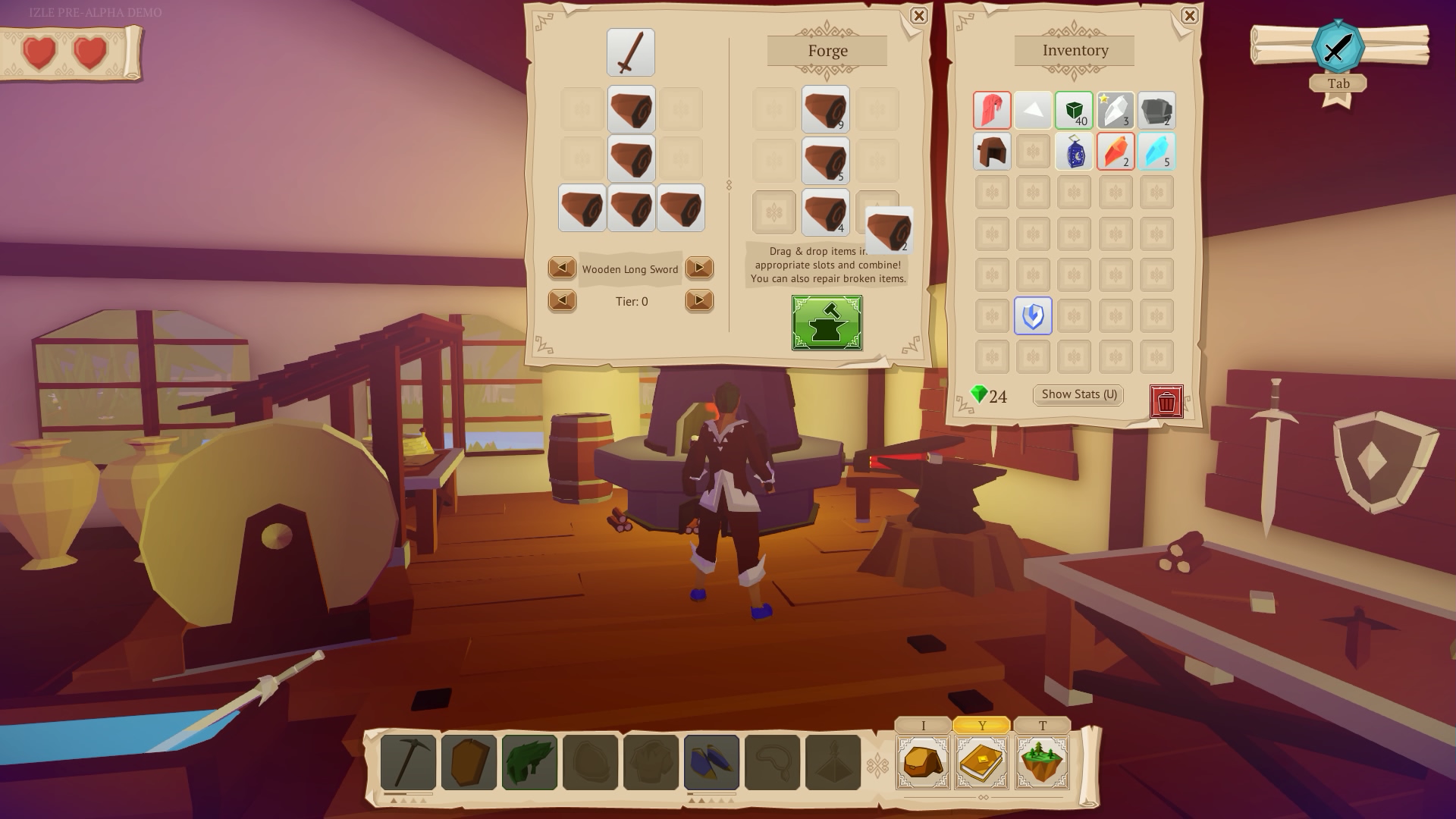Select the cyan crystal inventory slot

coord(1156,152)
